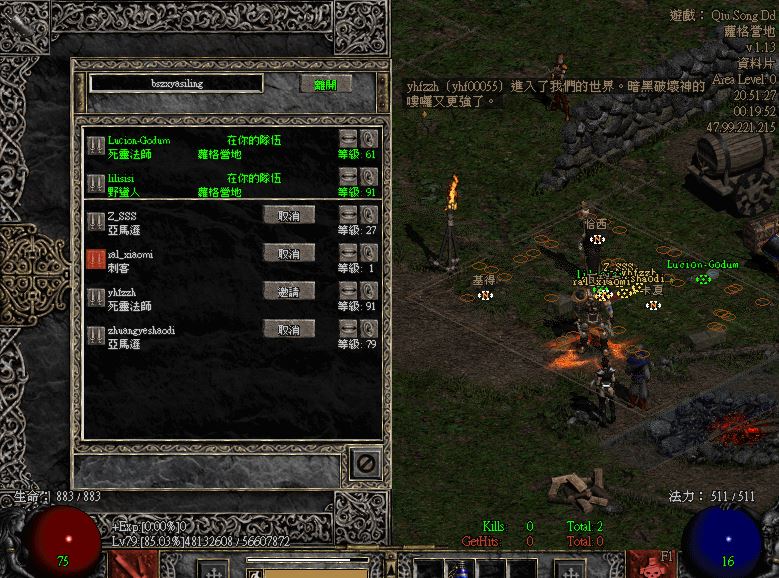Screen dimensions: 779x578
Task: Toggle hostility swords icon for Z_SSS
Action: pyautogui.click(x=96, y=217)
